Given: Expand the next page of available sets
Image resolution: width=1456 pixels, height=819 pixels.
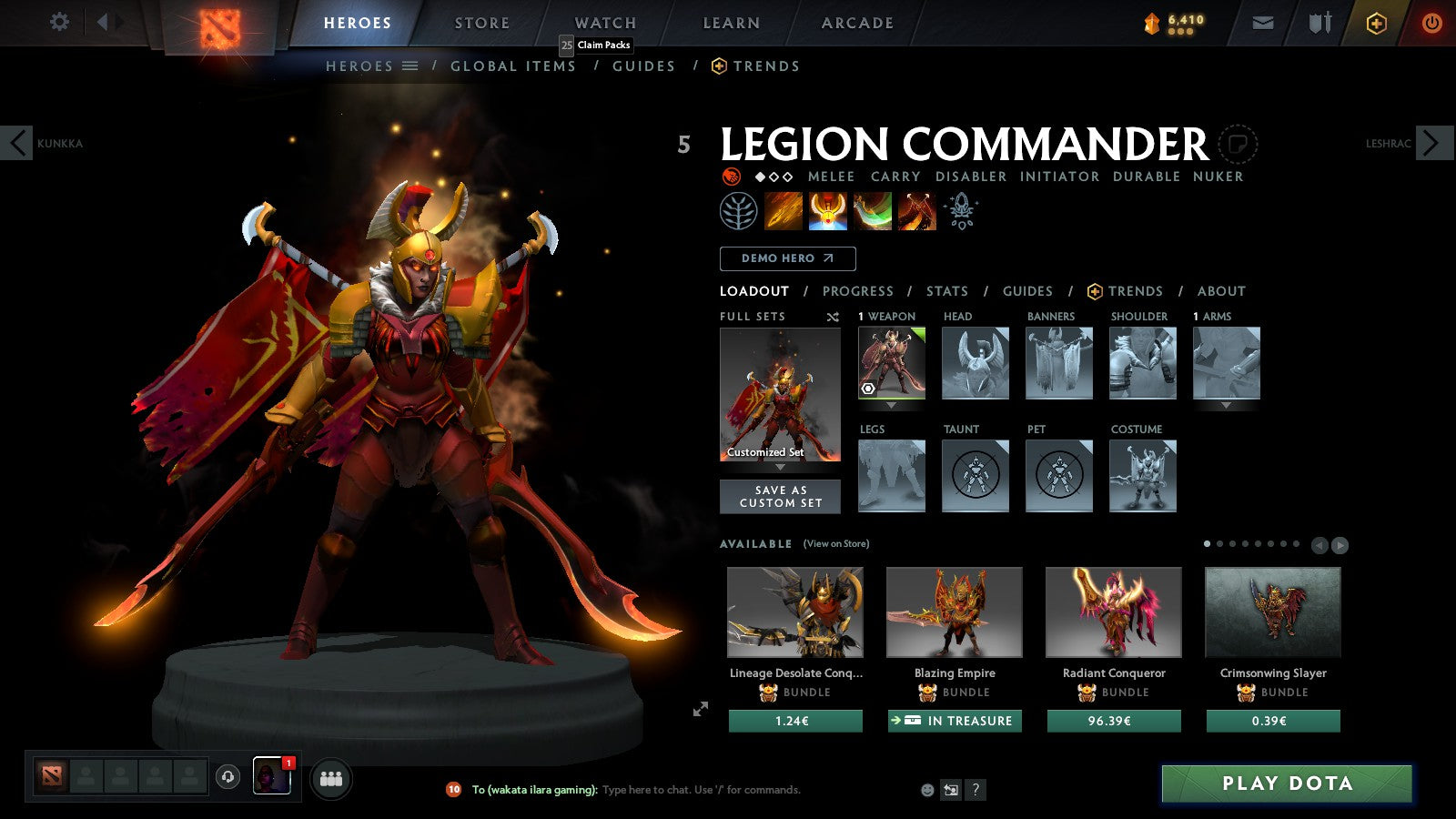Looking at the screenshot, I should pos(1340,546).
